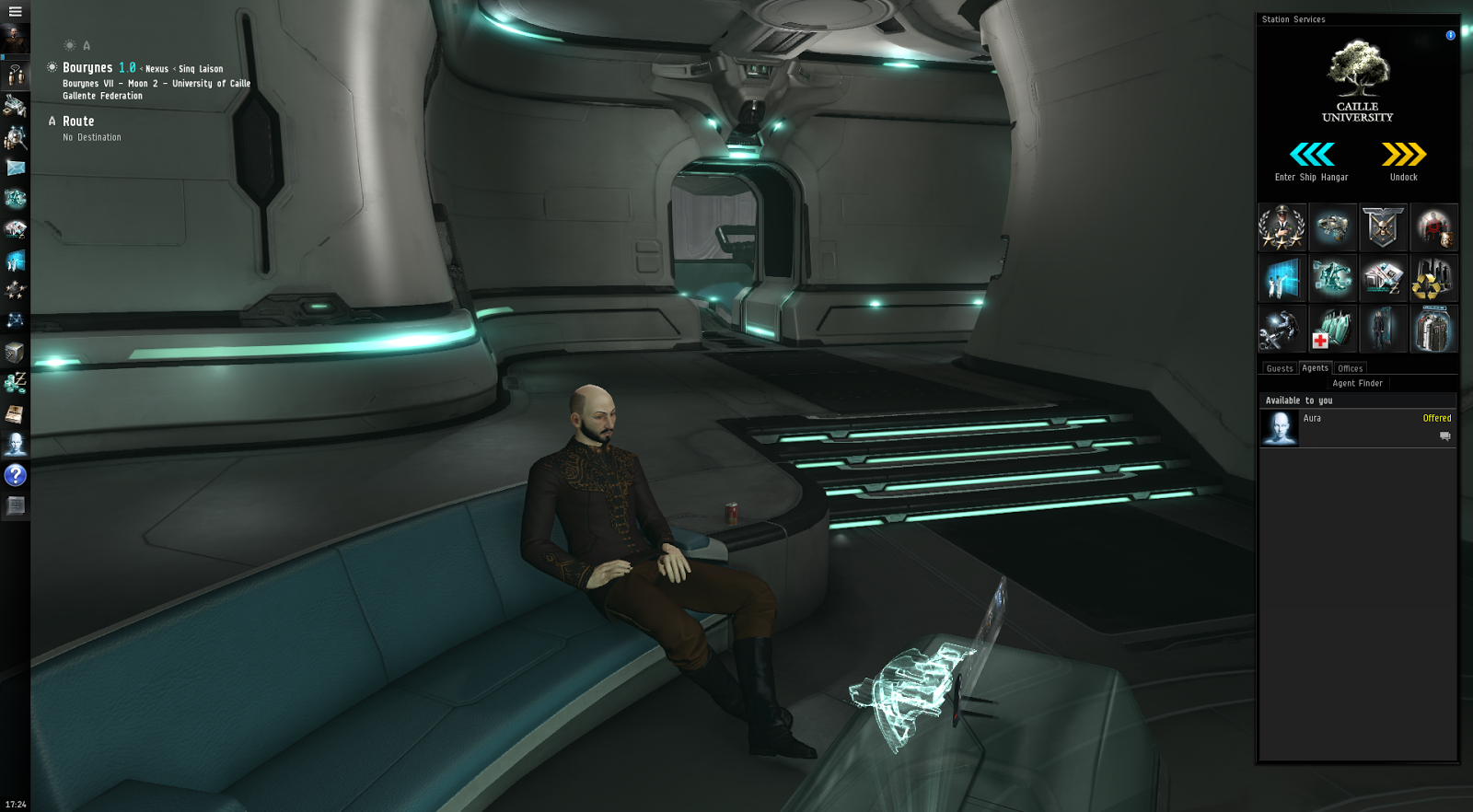Open the Medical clone bay service icon

(x=1333, y=329)
